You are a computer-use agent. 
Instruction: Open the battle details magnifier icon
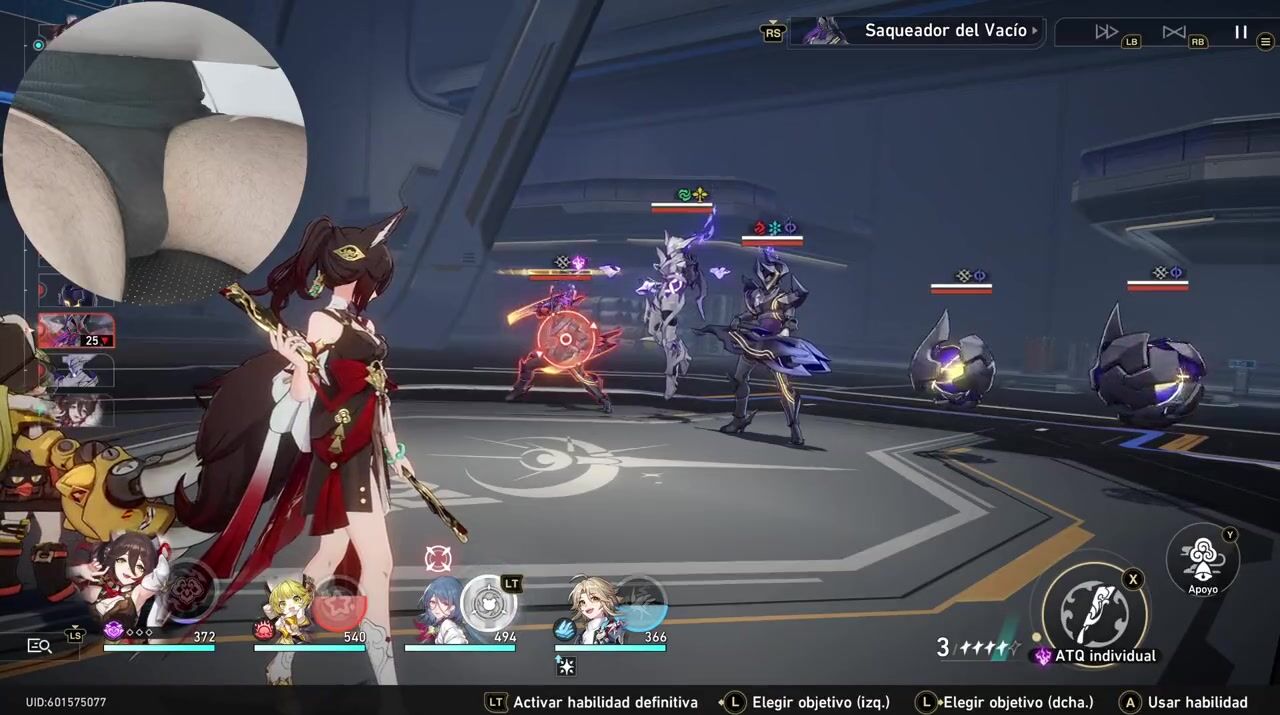coord(39,646)
